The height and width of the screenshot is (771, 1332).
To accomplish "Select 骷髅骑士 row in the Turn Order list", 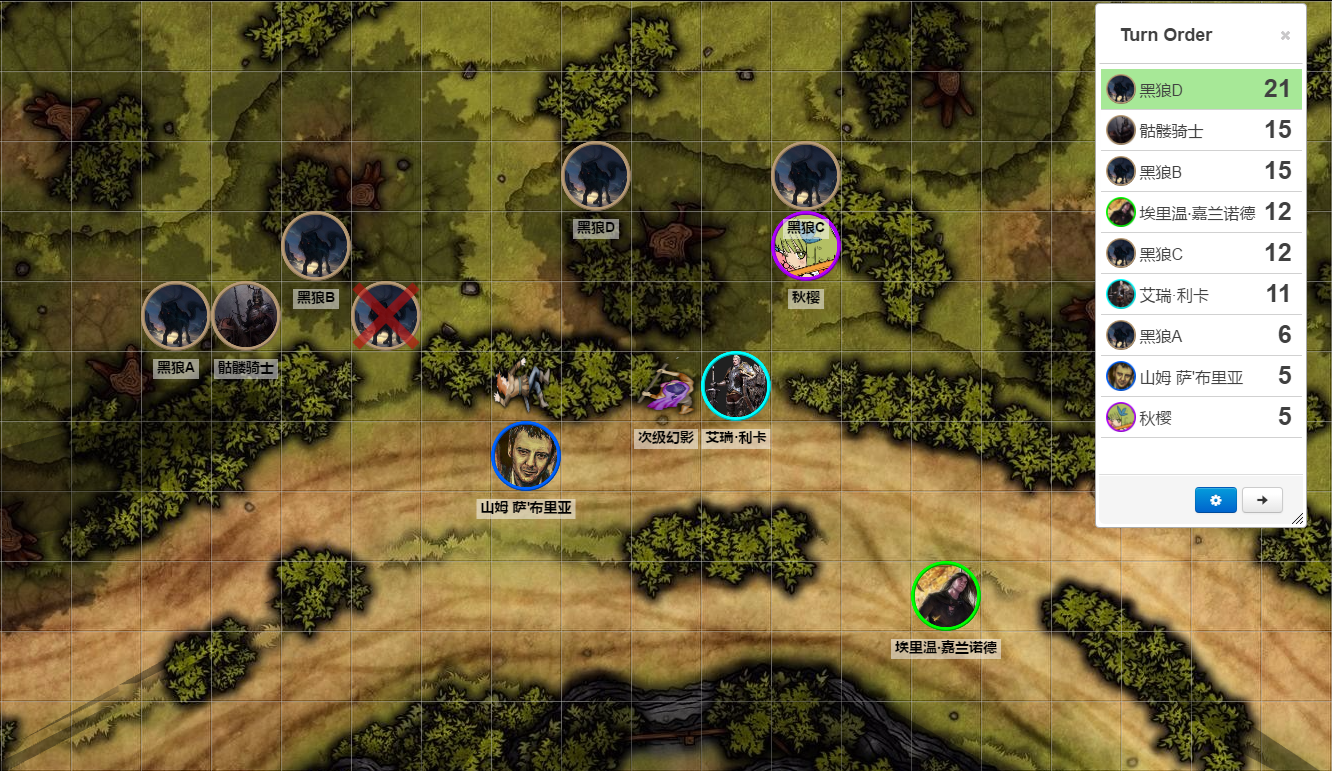I will click(x=1200, y=130).
